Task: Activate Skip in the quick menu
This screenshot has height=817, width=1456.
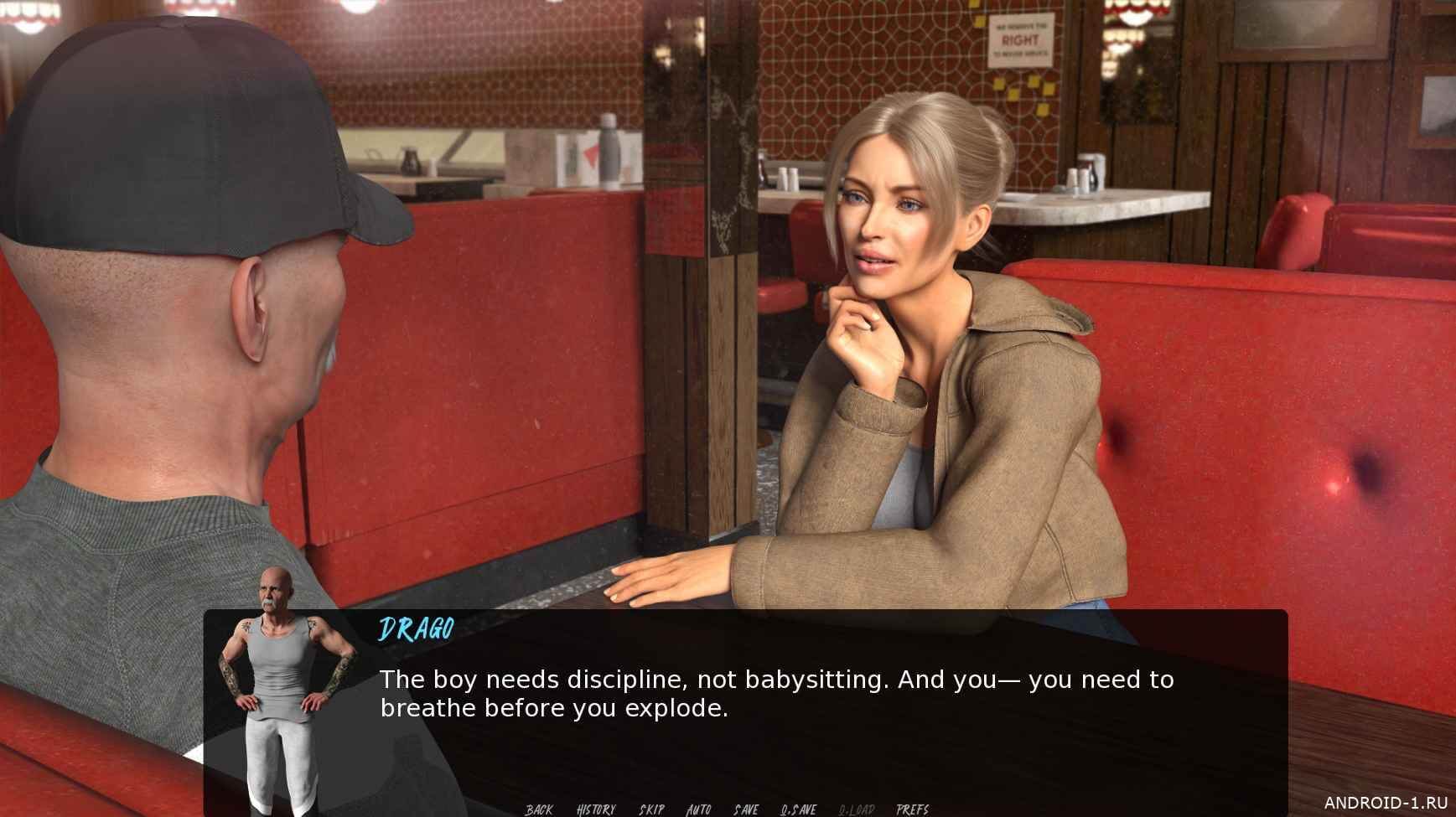Action: [651, 809]
